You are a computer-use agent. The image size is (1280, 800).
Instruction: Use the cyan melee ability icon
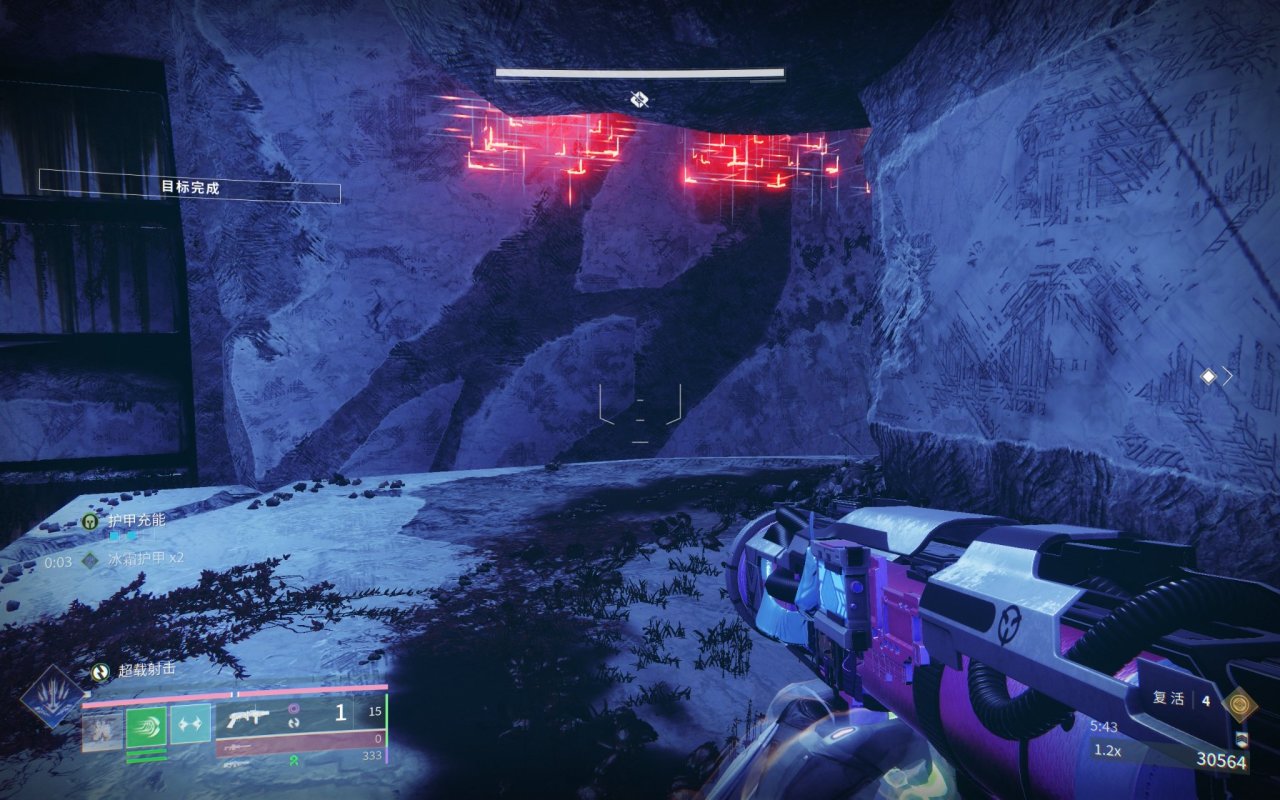pyautogui.click(x=190, y=724)
